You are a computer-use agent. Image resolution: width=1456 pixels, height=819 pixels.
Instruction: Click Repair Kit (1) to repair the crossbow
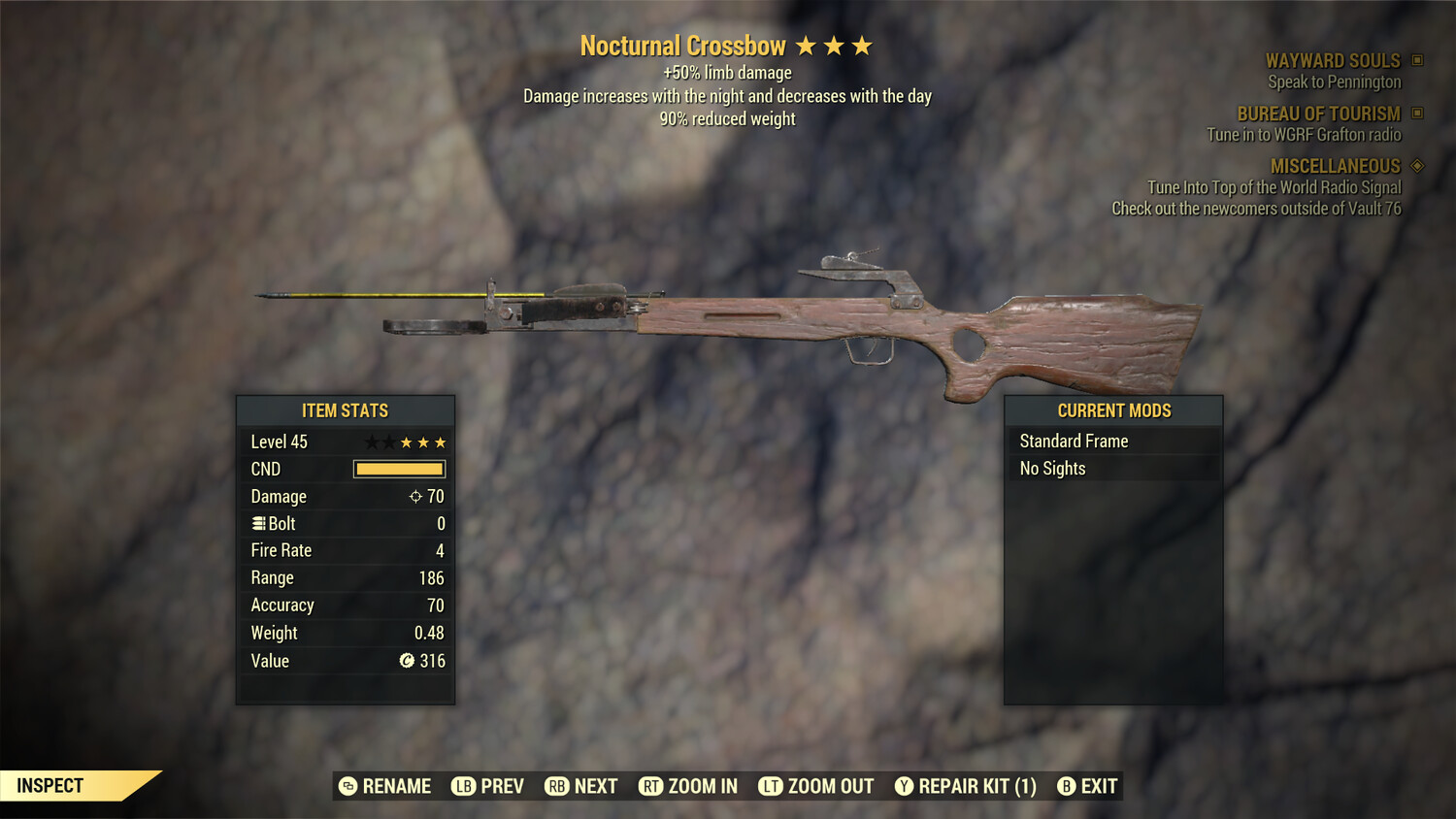click(x=978, y=786)
